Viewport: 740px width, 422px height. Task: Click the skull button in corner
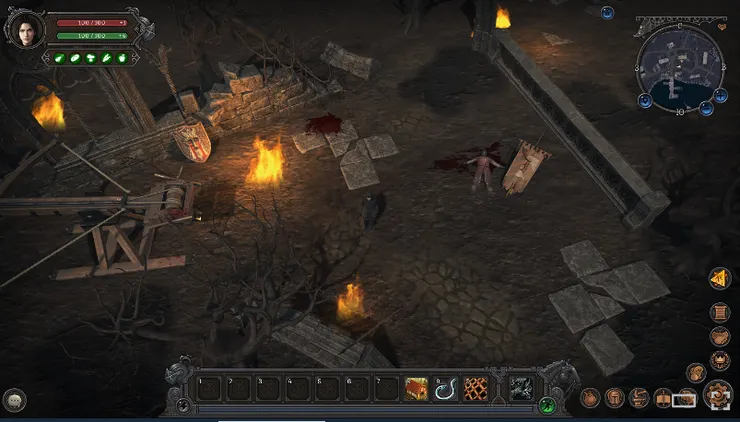coord(16,400)
